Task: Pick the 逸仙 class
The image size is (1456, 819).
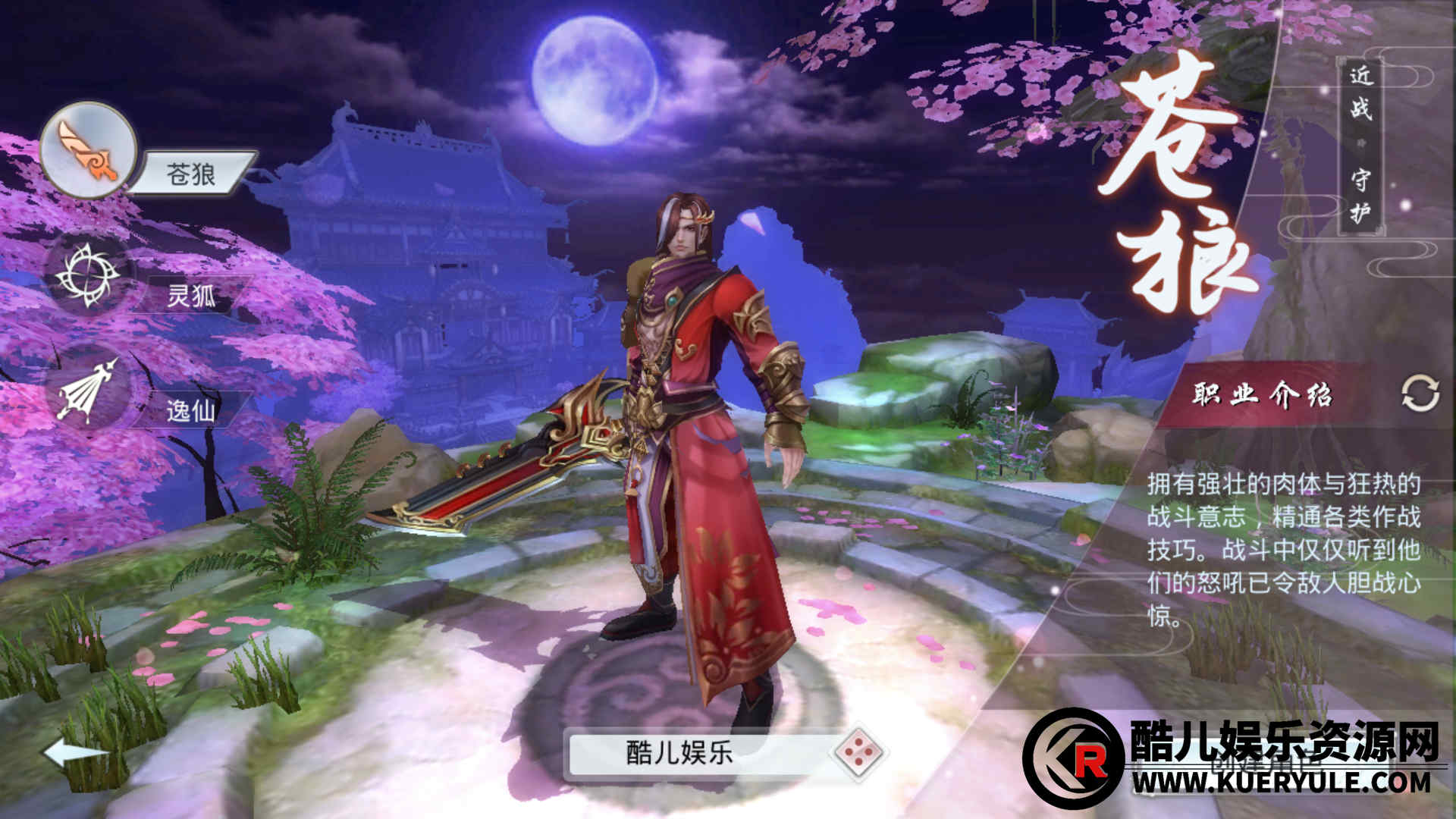Action: point(89,391)
